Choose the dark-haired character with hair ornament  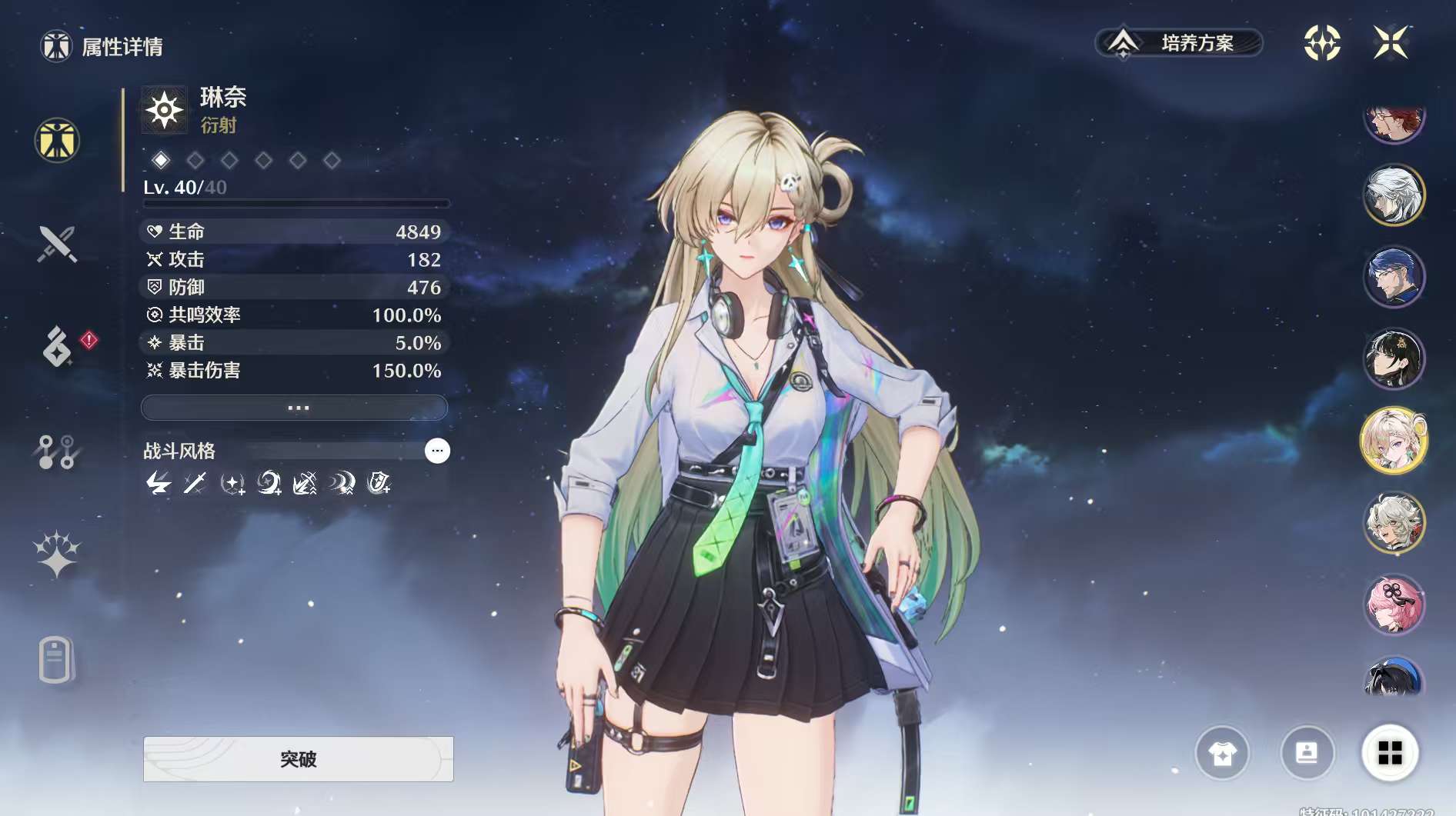[x=1394, y=359]
